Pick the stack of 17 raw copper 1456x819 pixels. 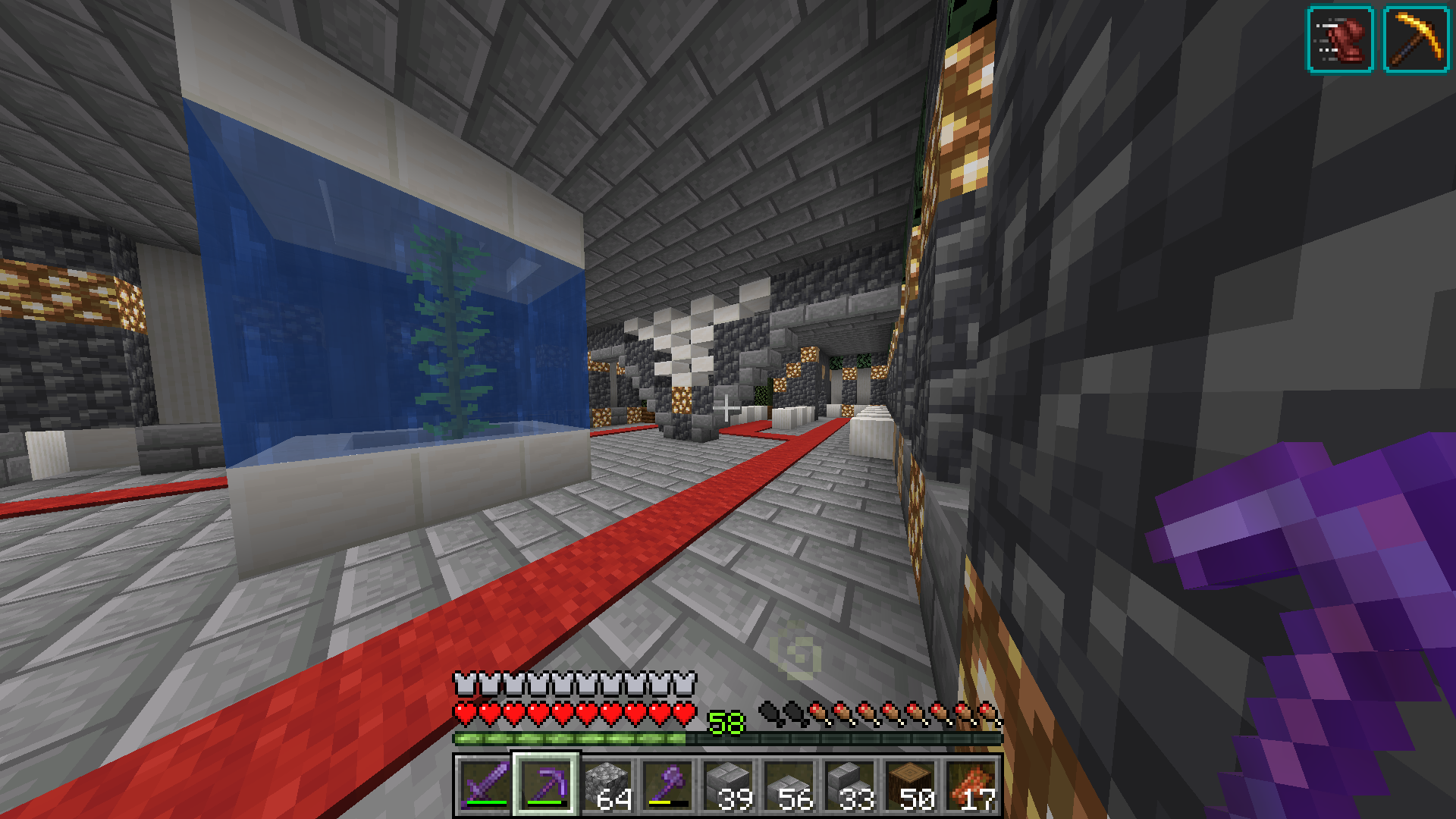tap(971, 786)
